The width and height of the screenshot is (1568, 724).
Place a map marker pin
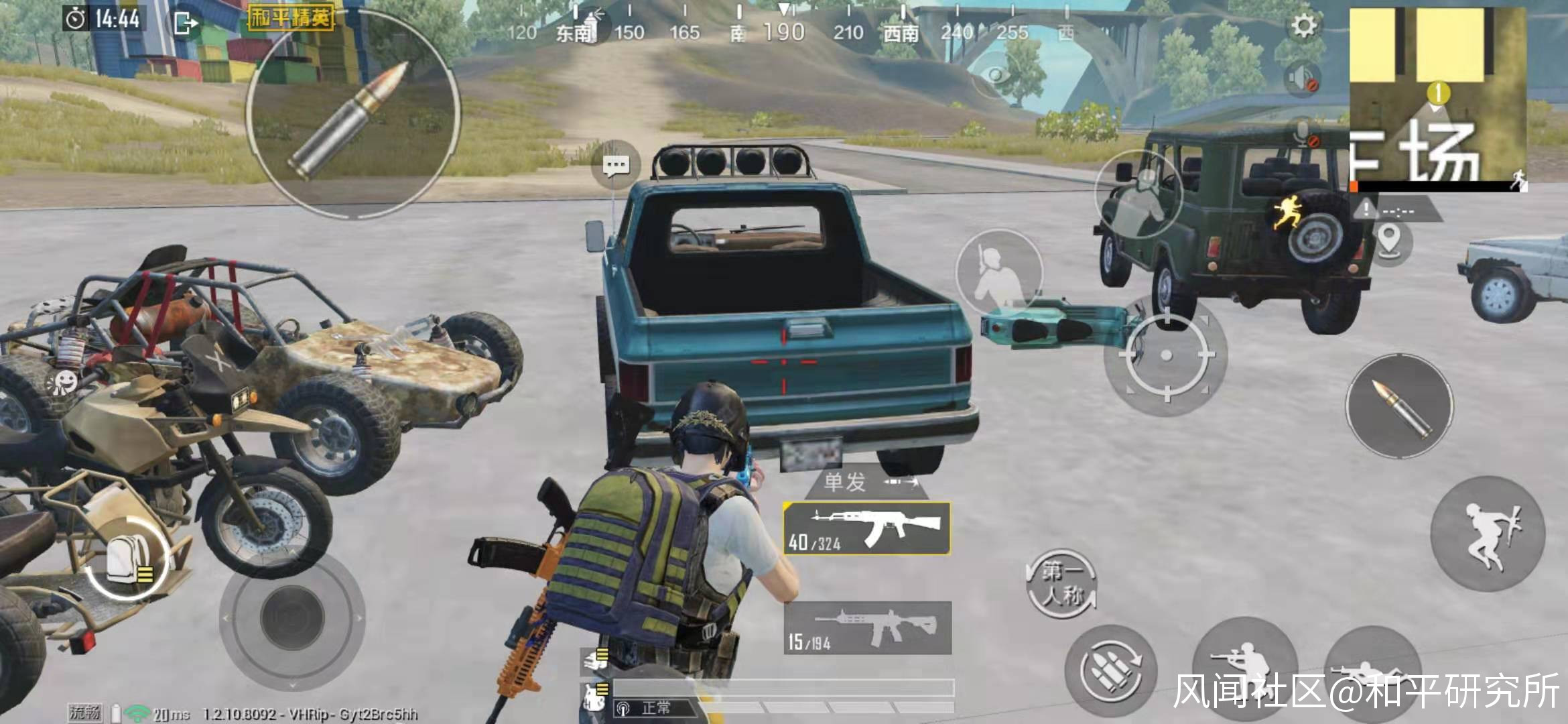[1389, 240]
